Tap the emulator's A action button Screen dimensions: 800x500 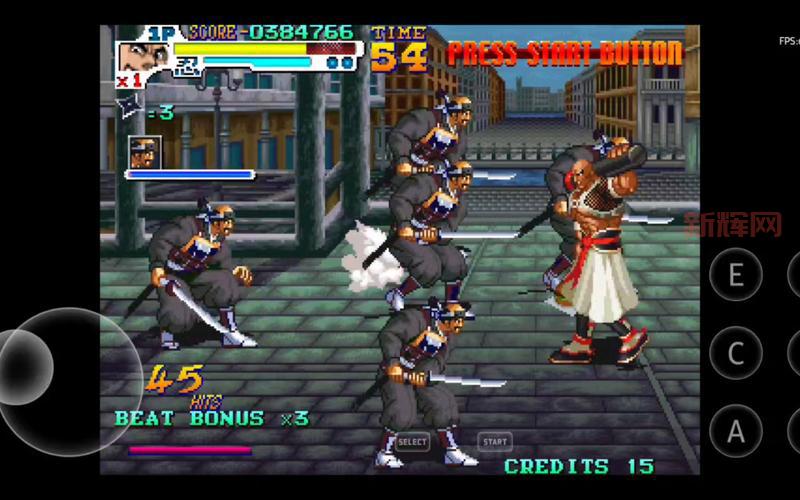(x=736, y=431)
